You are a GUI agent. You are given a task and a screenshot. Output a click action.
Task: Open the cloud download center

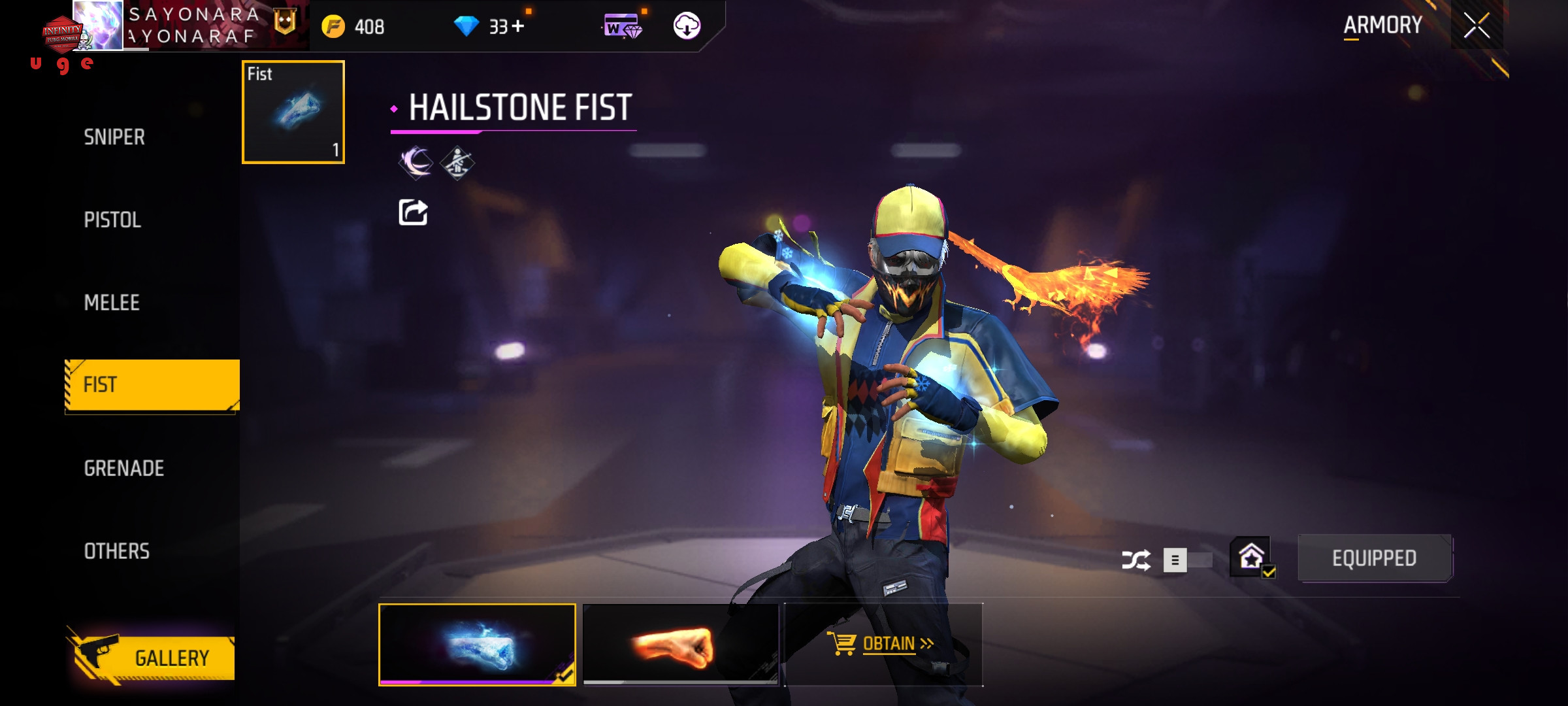click(687, 26)
